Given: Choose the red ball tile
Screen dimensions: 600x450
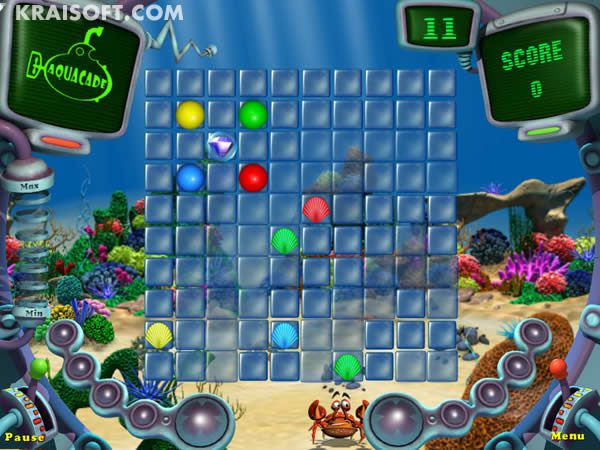Looking at the screenshot, I should (x=253, y=178).
